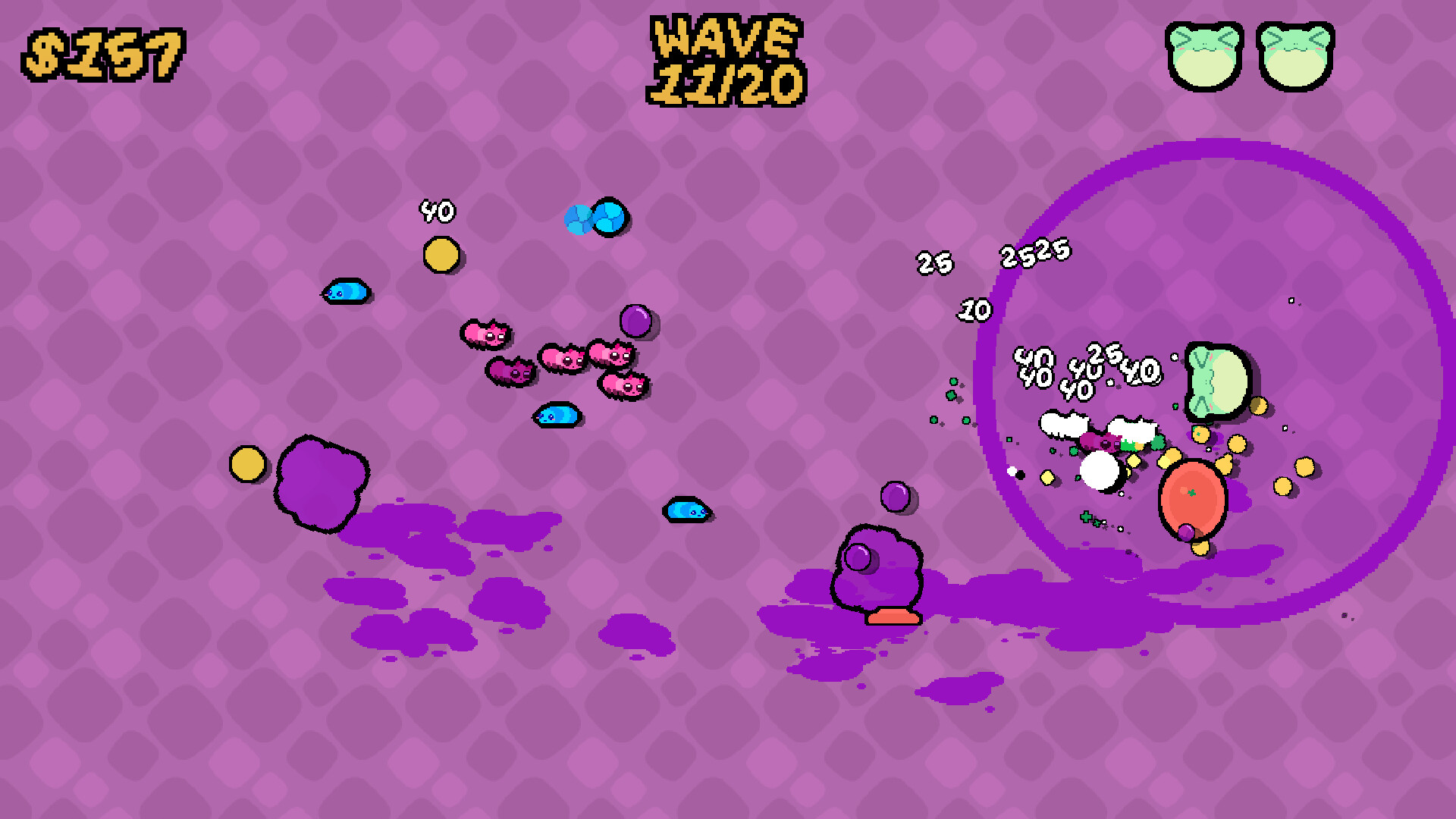Click the blue mouse below the caterpillars
Image resolution: width=1456 pixels, height=819 pixels.
tap(557, 416)
